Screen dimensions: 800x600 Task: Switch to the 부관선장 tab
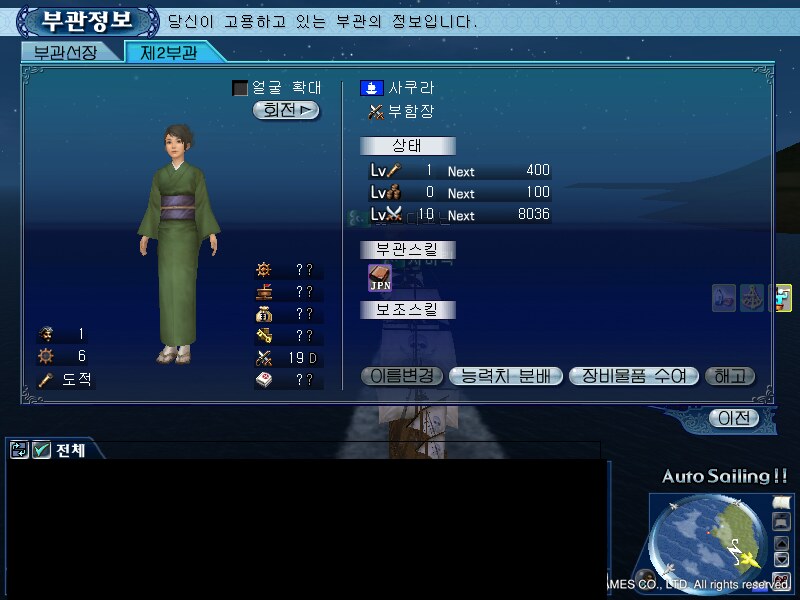pyautogui.click(x=66, y=53)
